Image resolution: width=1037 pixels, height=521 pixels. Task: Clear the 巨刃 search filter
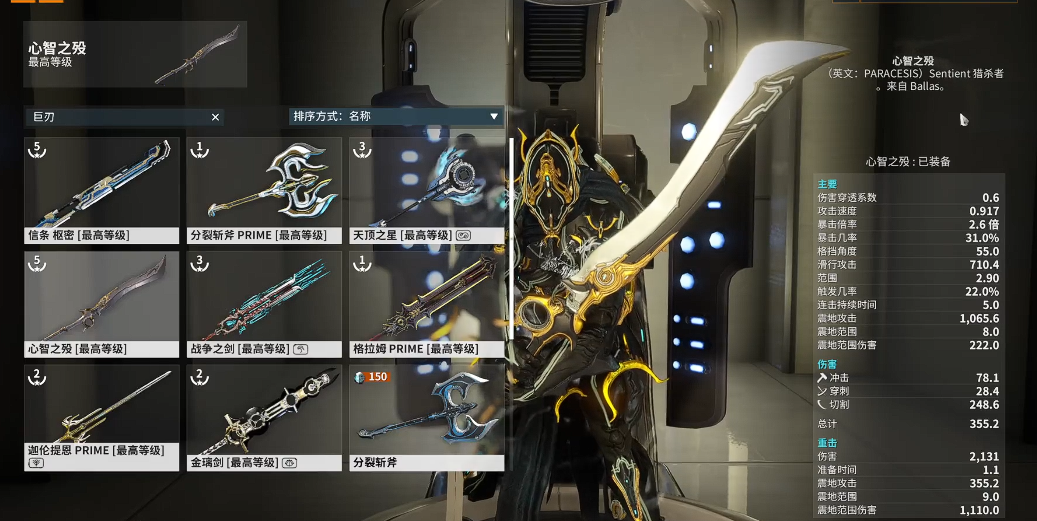point(215,117)
